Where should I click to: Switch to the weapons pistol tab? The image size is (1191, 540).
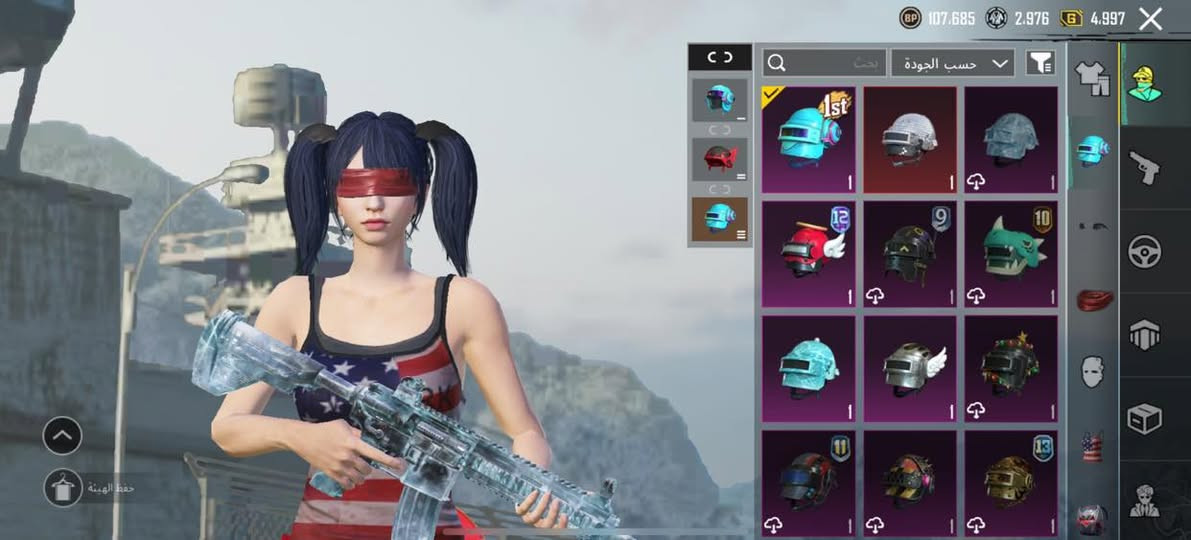click(x=1144, y=167)
